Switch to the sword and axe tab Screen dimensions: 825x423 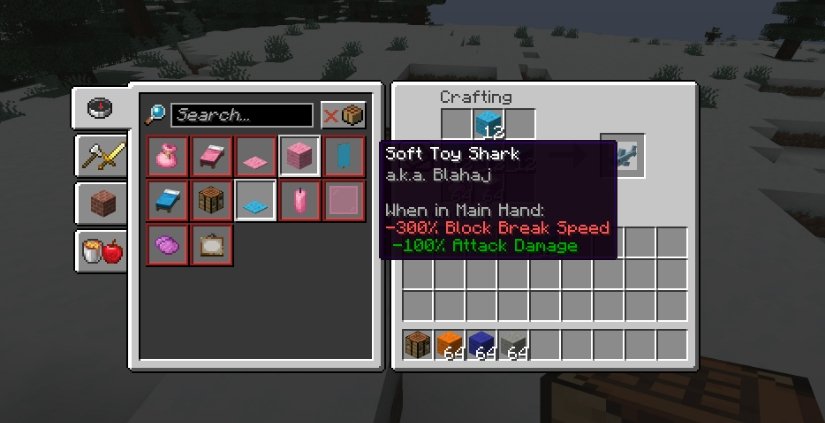[102, 156]
